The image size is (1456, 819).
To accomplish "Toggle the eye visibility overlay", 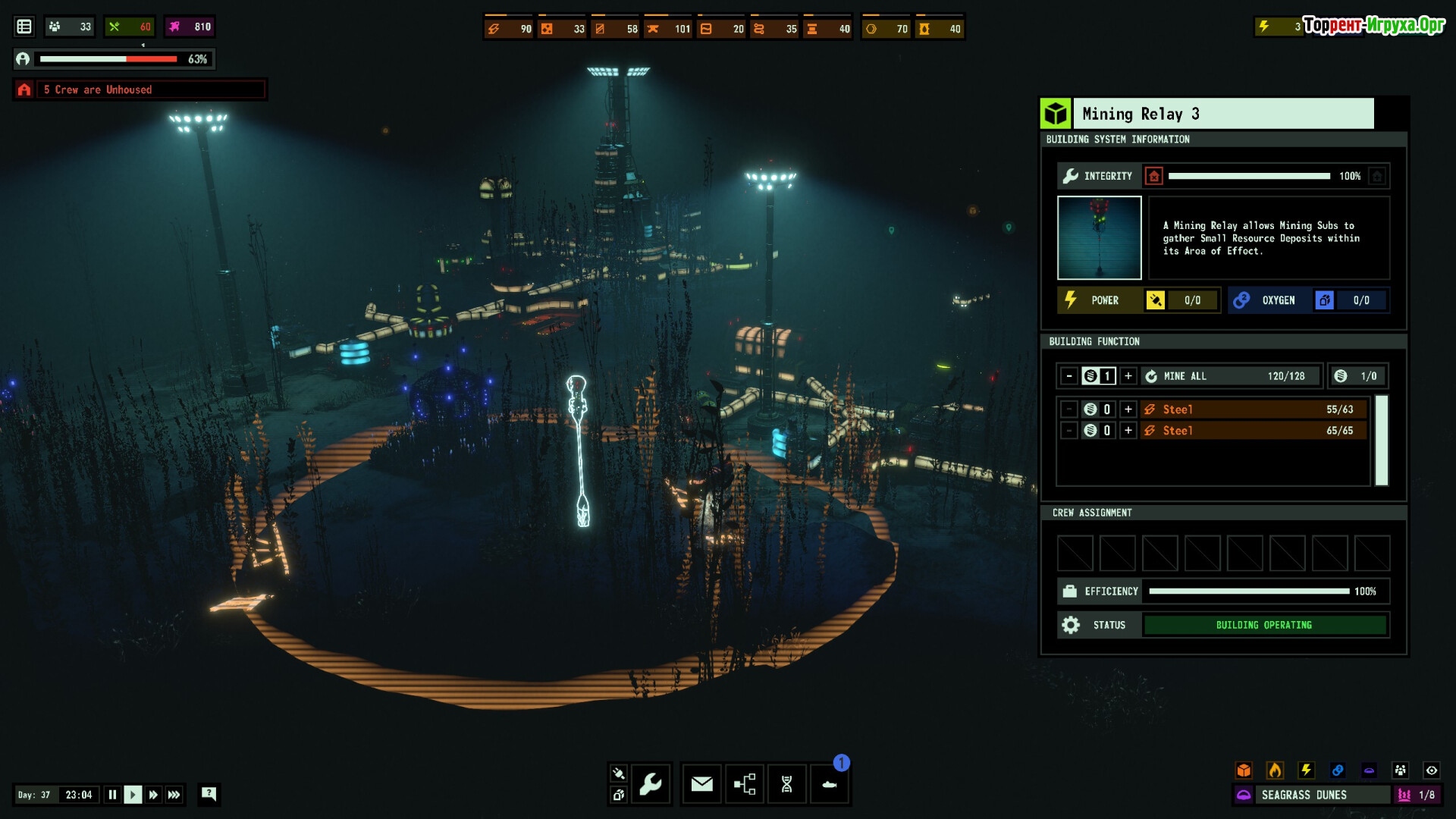I will pos(1432,770).
